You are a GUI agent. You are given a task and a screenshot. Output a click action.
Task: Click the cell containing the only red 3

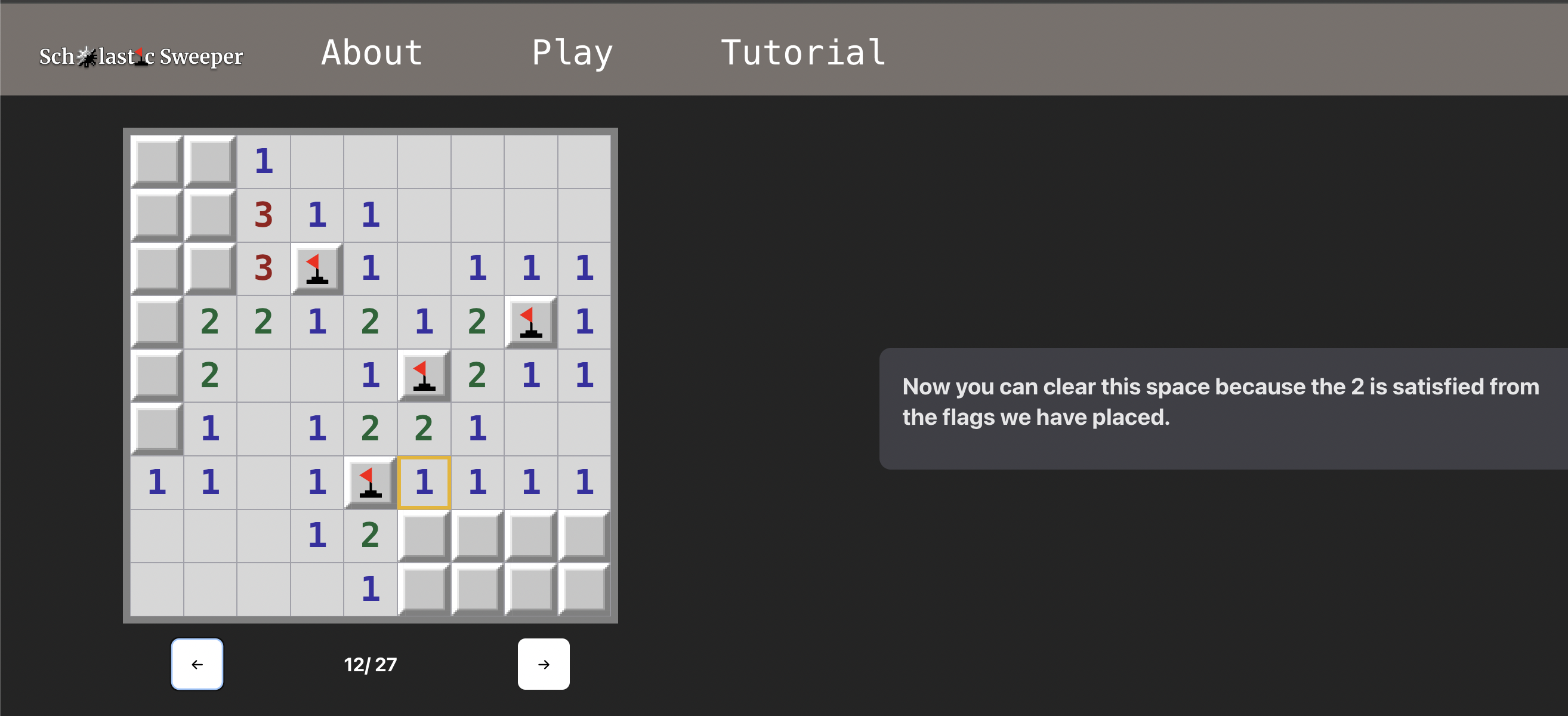tap(263, 268)
